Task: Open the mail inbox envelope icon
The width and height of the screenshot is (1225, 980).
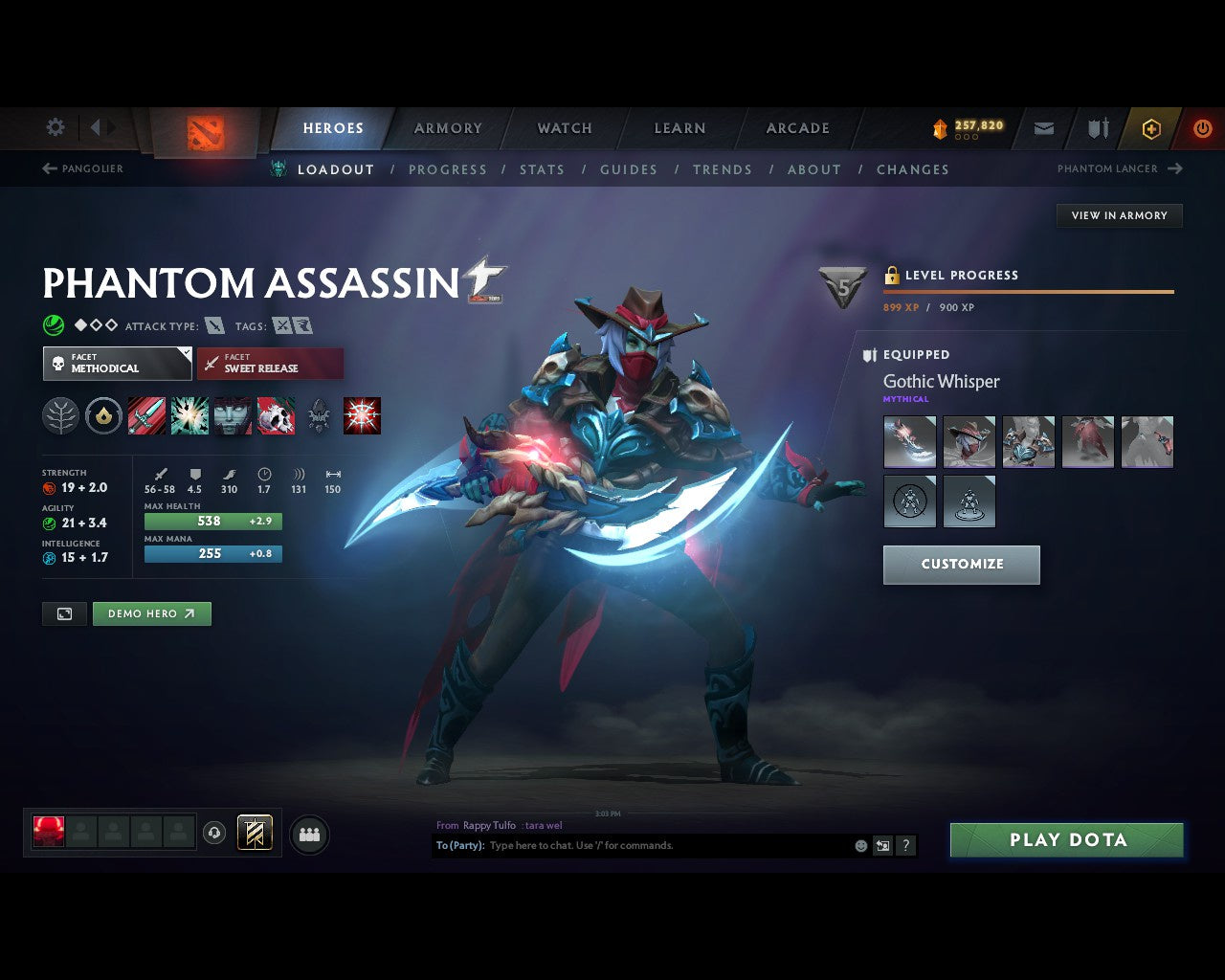Action: pos(1043,127)
